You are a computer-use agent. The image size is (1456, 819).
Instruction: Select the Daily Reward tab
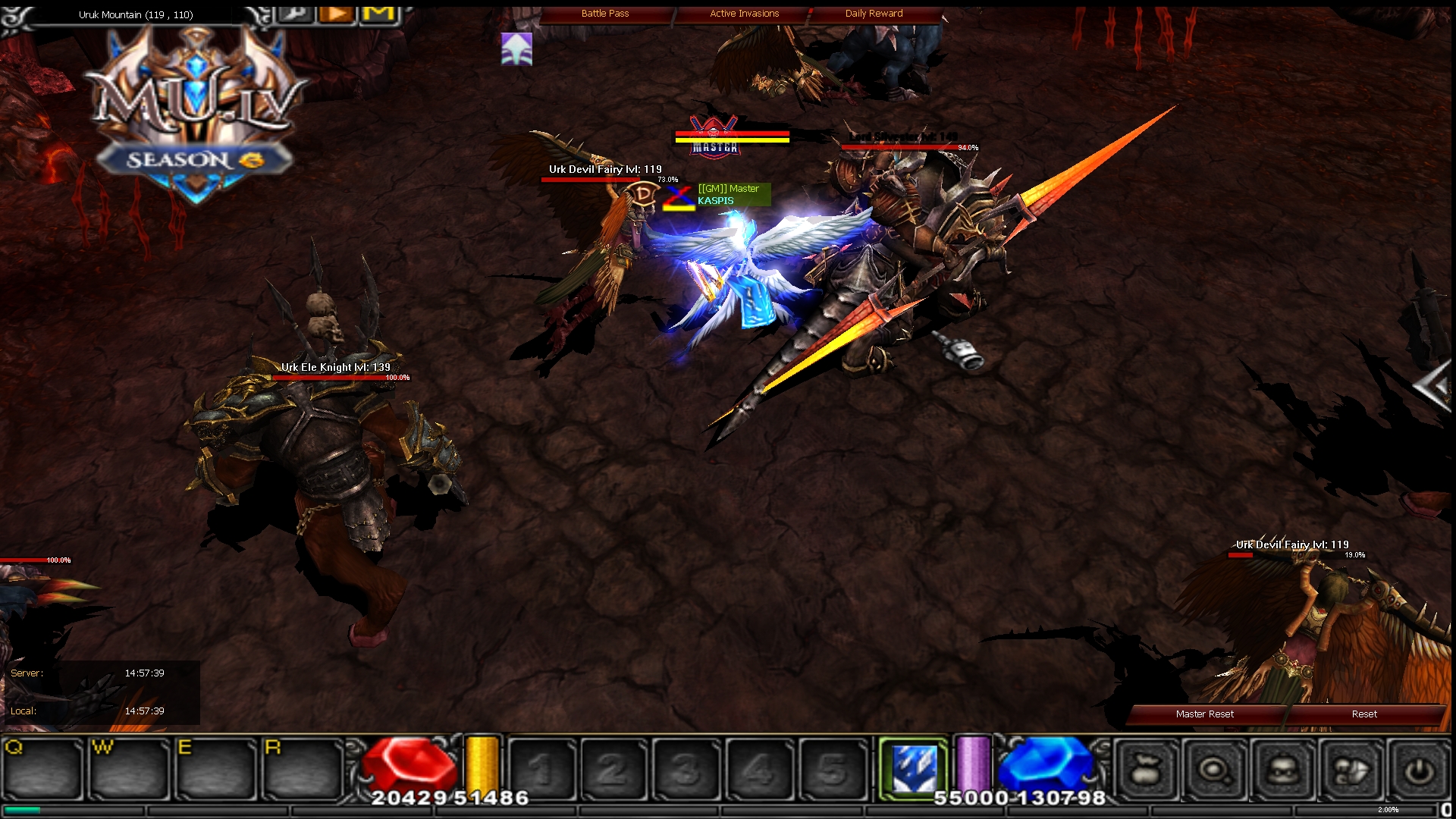point(872,13)
